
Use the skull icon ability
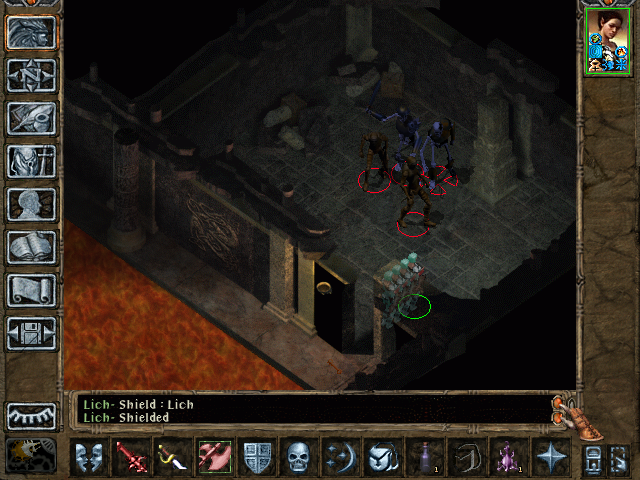(299, 458)
